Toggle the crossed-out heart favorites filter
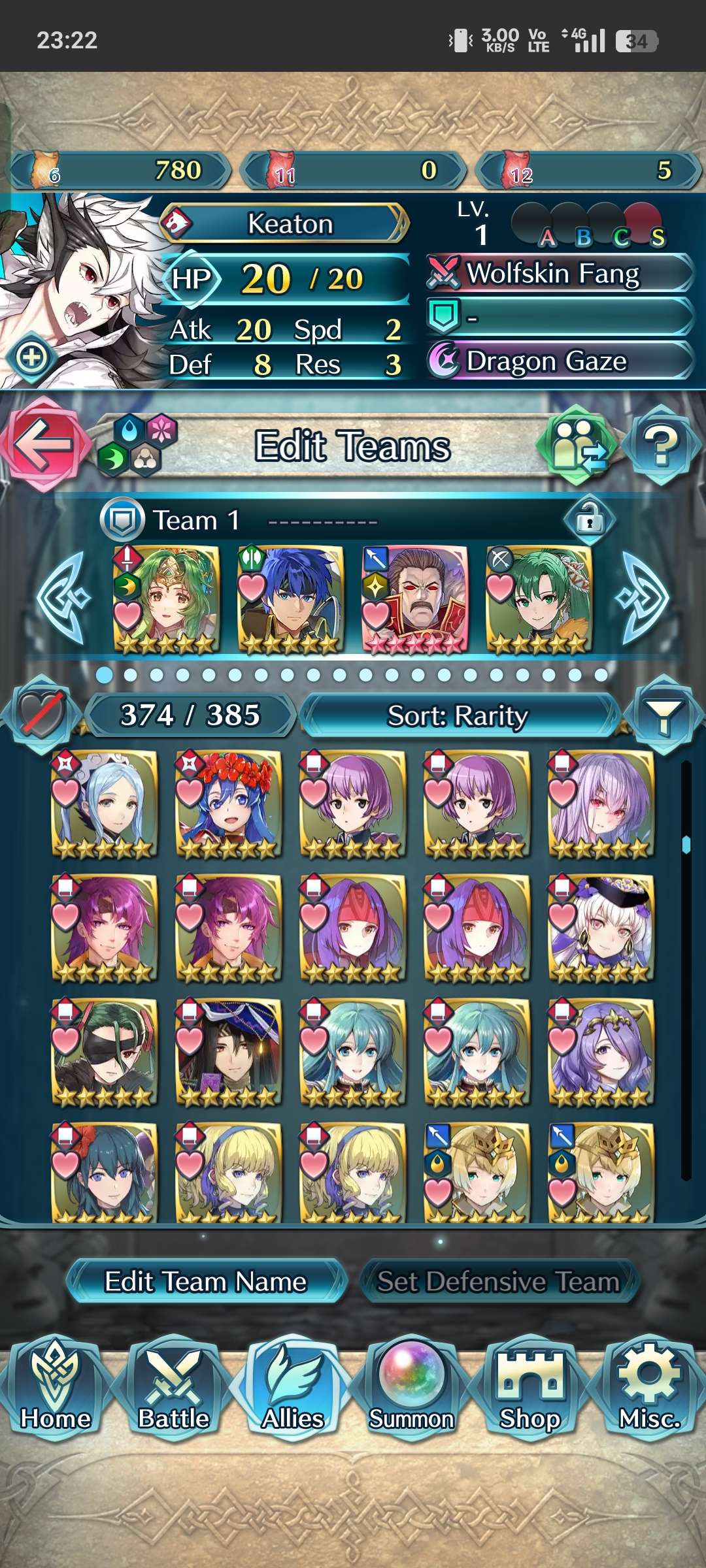Image resolution: width=706 pixels, height=1568 pixels. tap(42, 715)
